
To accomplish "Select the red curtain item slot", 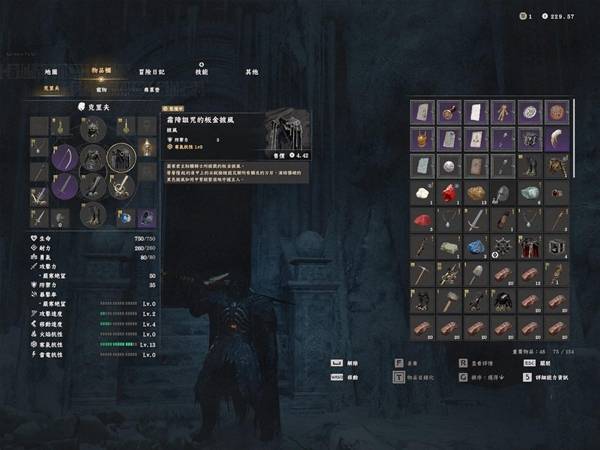I will coord(530,247).
